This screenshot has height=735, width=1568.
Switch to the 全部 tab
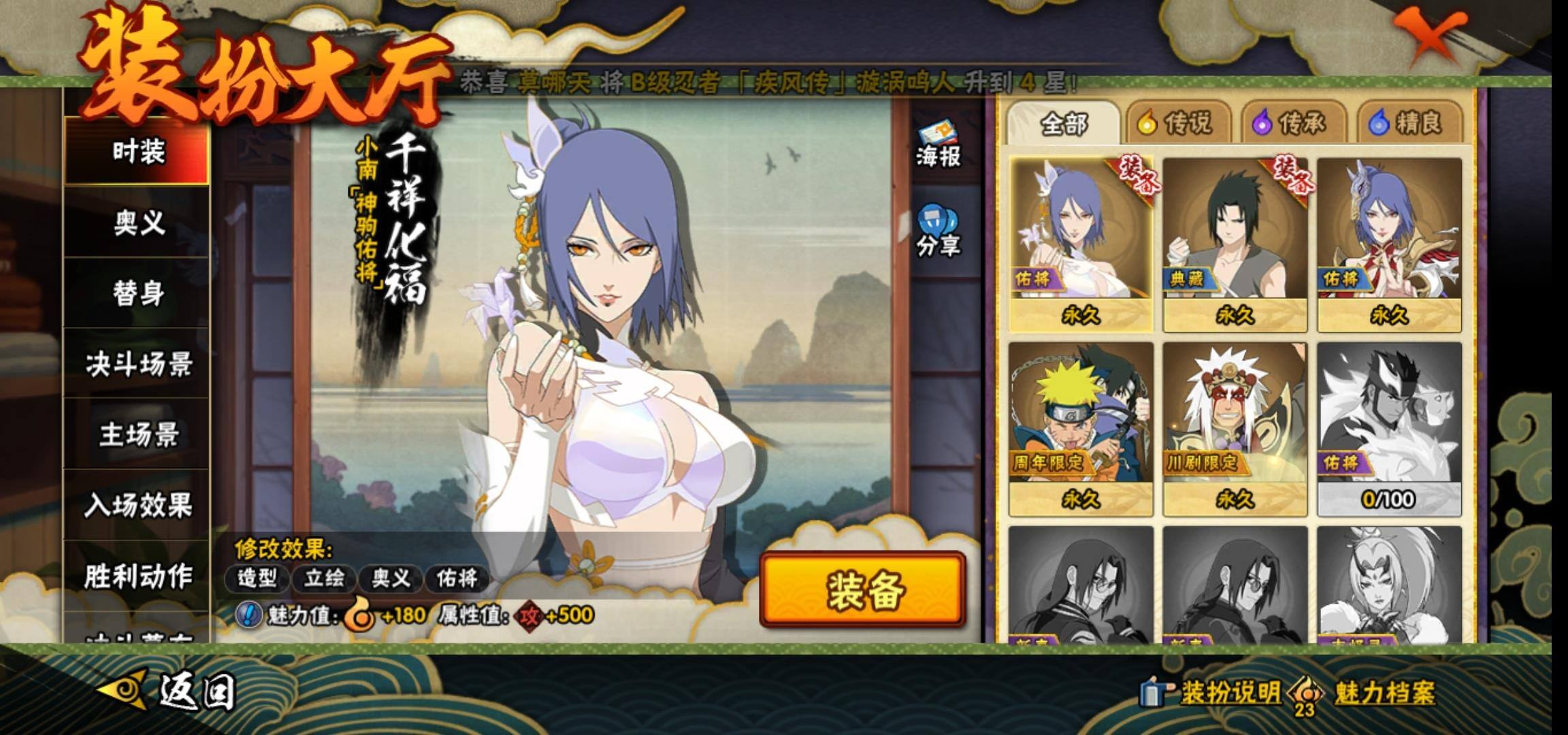[x=1063, y=124]
